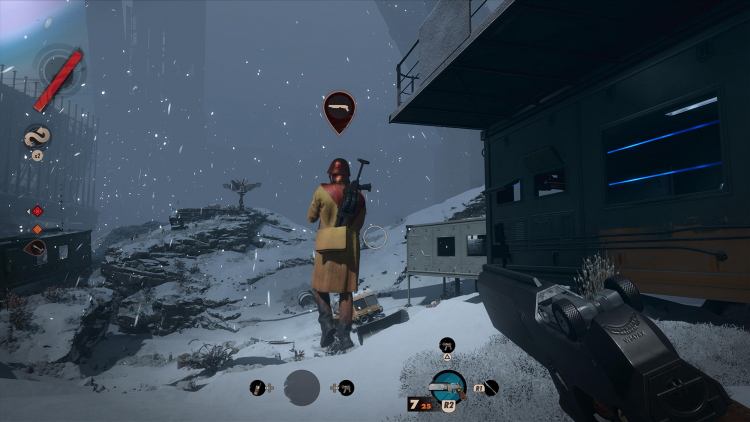This screenshot has width=750, height=422.
Task: Select the empty crossed-out power slot
Action: (x=491, y=387)
